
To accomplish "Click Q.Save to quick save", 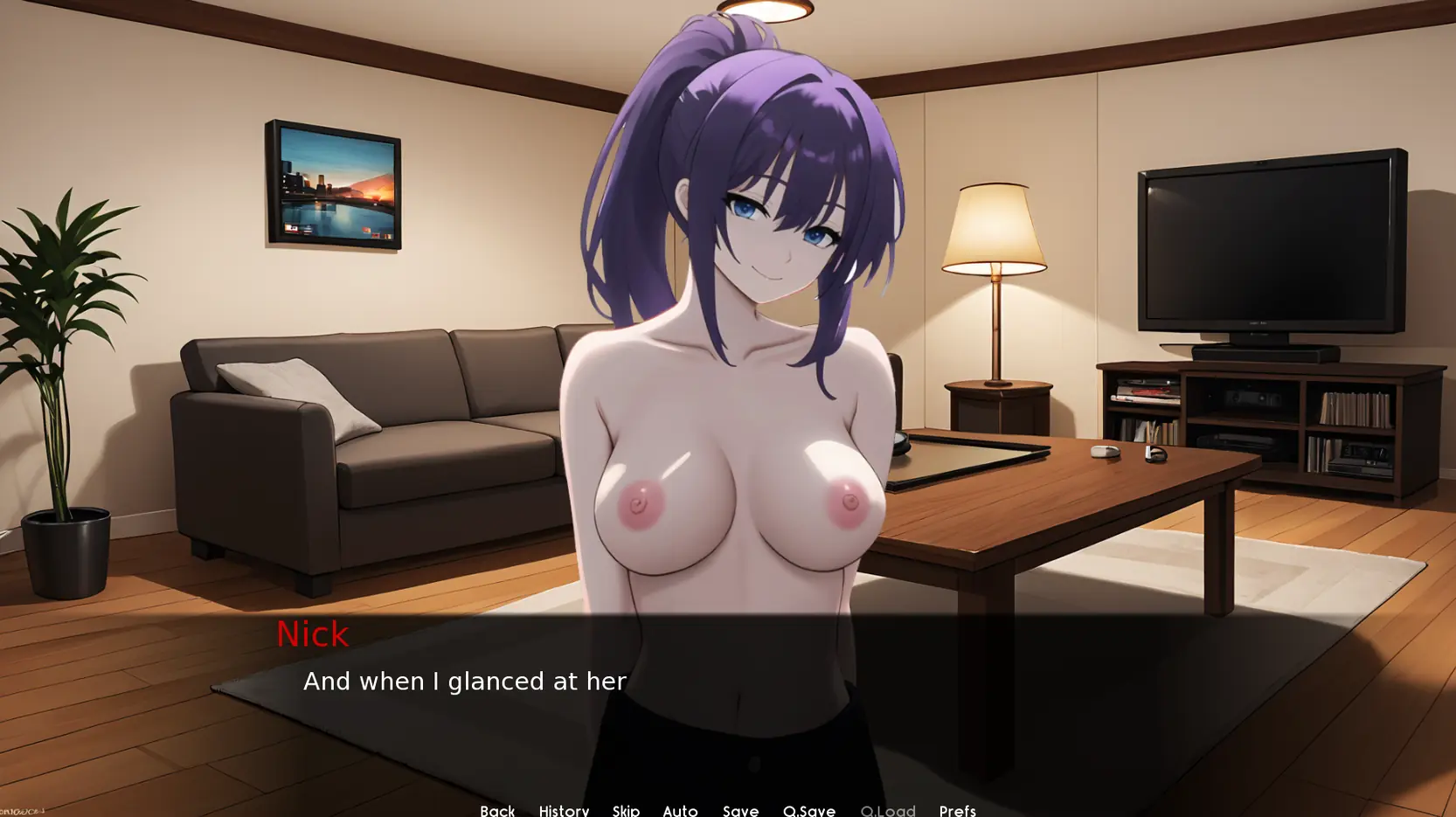I will point(809,810).
